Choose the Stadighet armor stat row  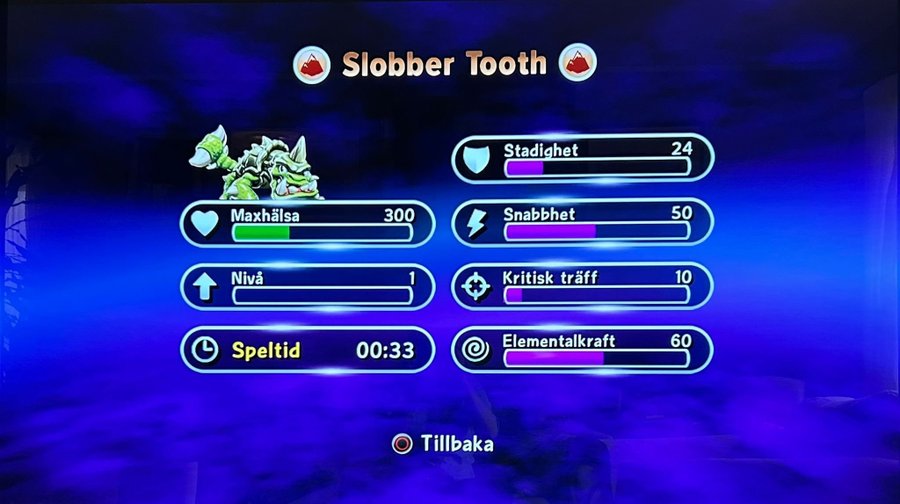(x=583, y=159)
